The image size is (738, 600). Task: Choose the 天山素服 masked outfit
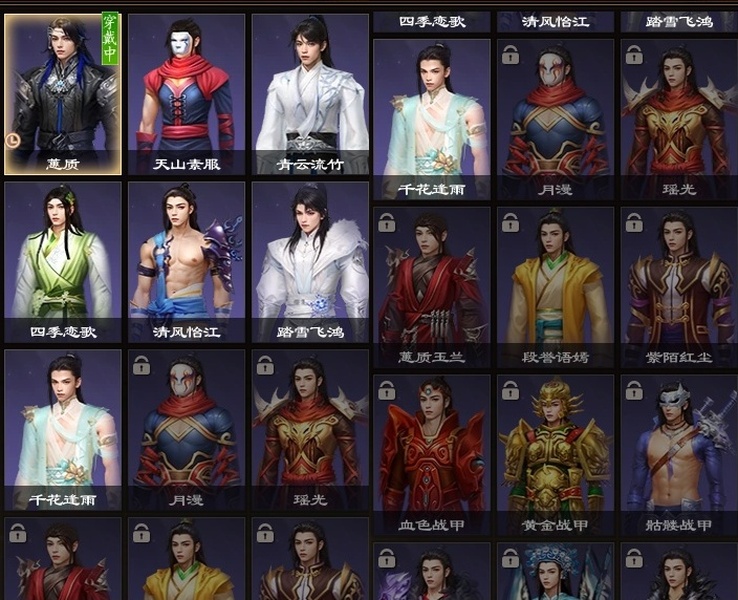(186, 94)
